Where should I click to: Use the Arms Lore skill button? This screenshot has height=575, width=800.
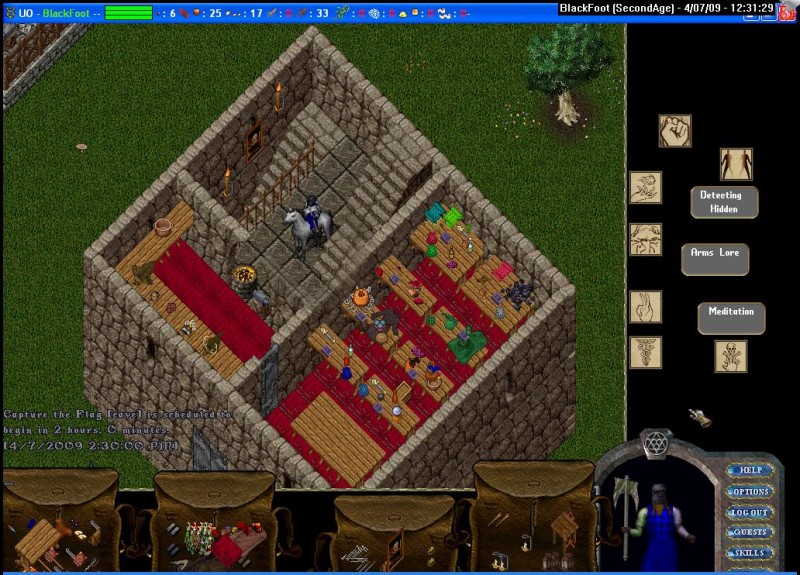[x=715, y=259]
